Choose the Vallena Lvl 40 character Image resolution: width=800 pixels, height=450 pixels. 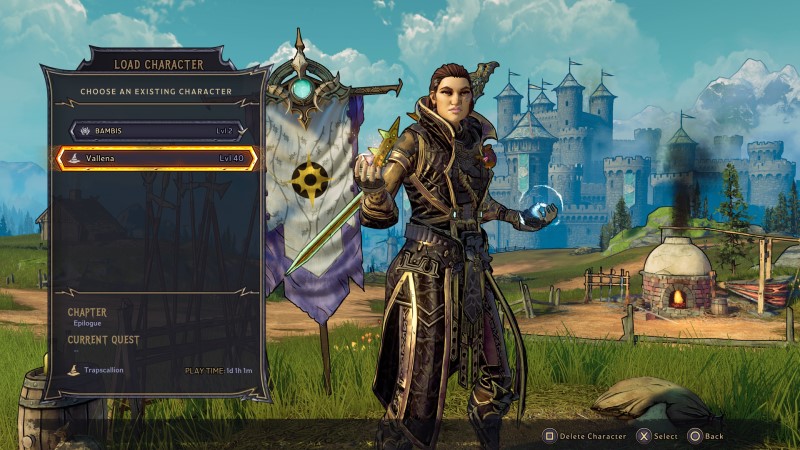[157, 158]
